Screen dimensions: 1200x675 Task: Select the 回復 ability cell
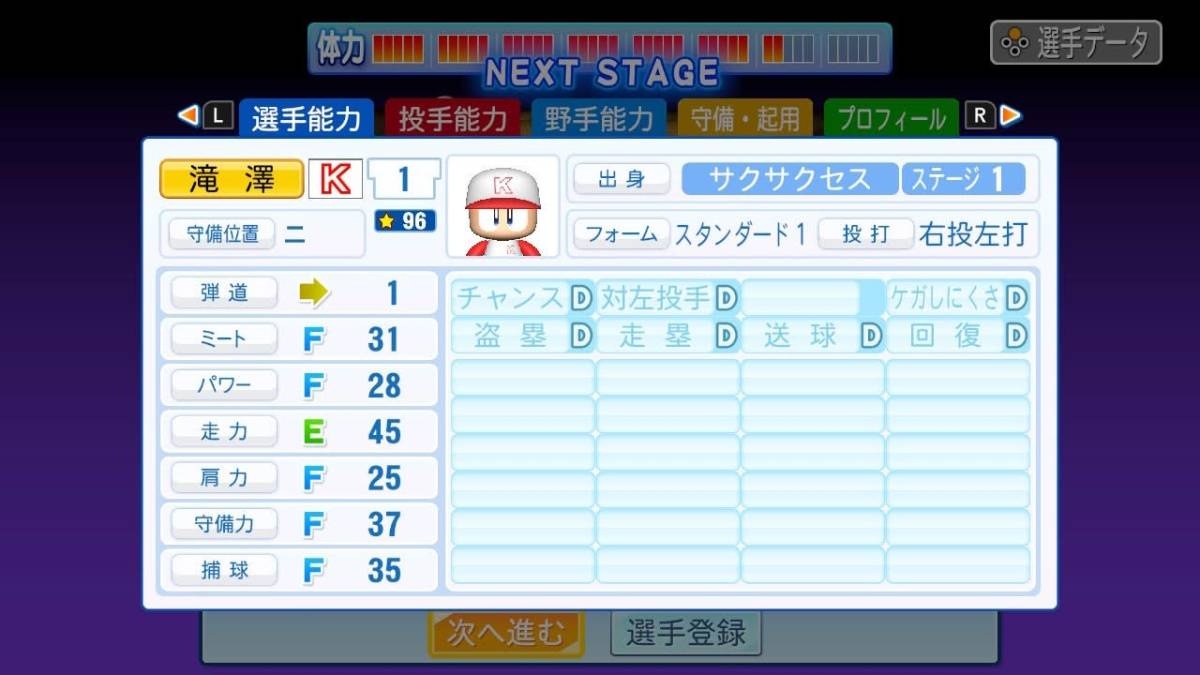click(958, 336)
